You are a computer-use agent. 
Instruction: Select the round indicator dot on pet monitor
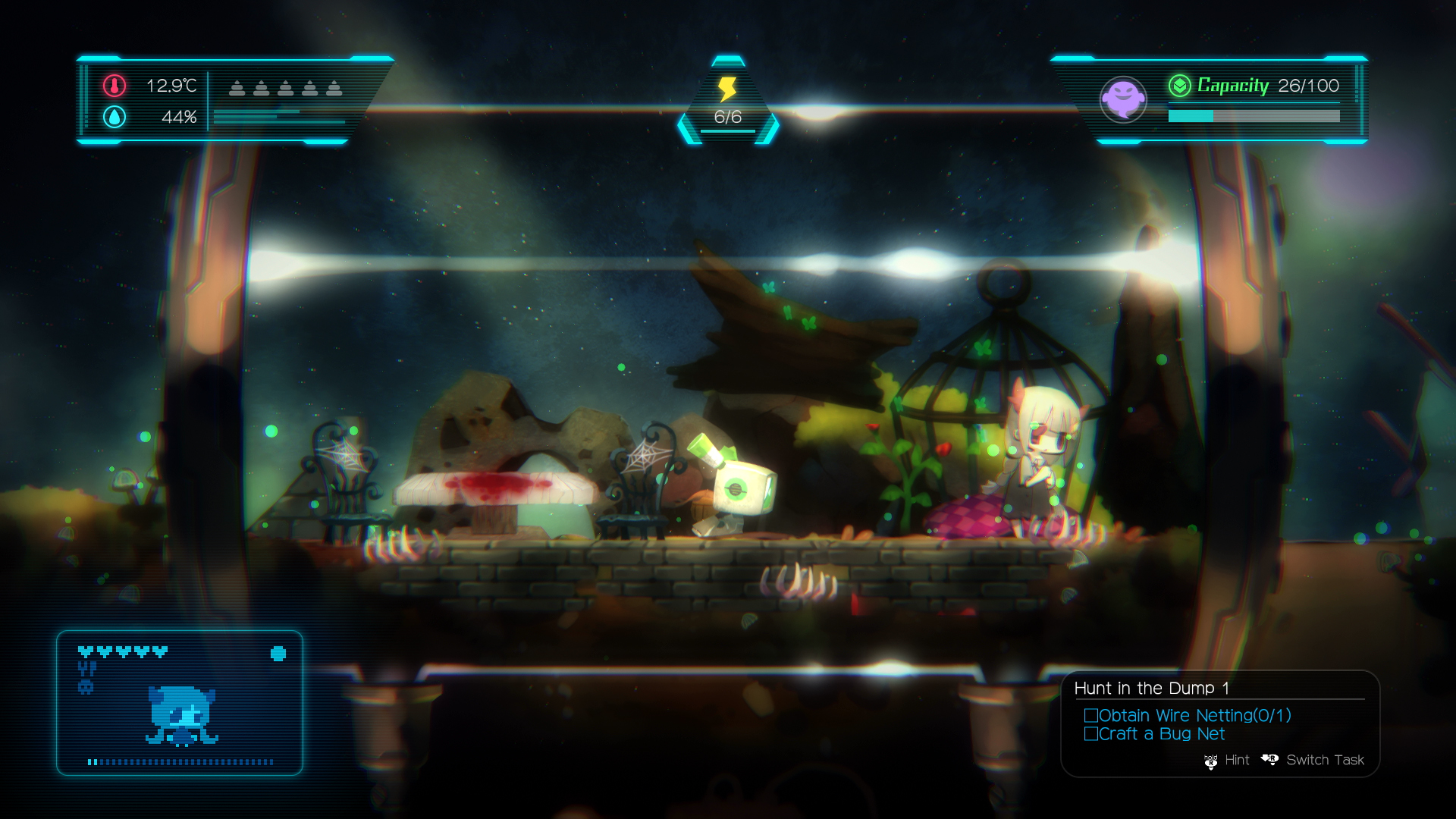[278, 653]
